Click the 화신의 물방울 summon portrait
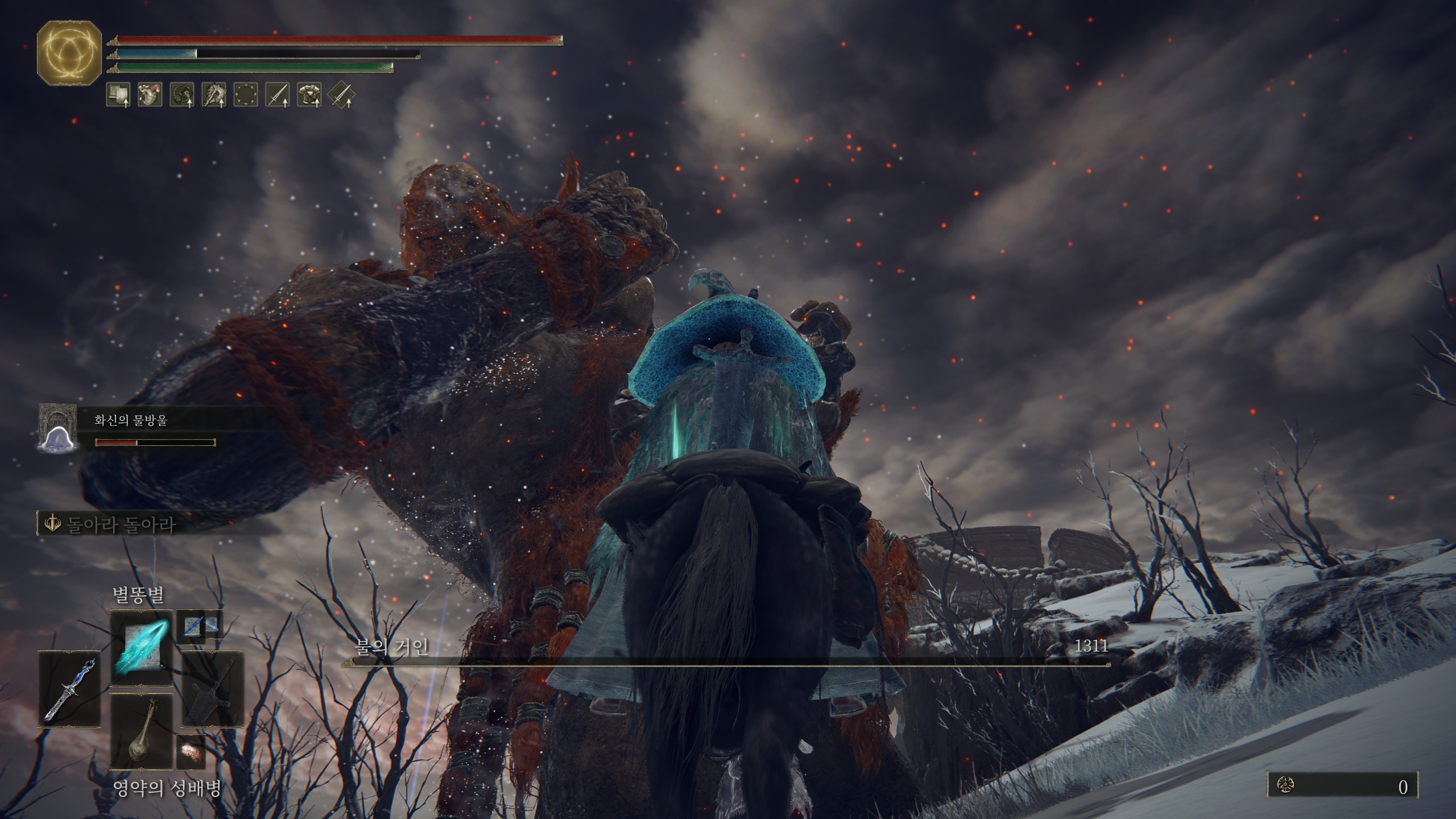1456x819 pixels. click(57, 428)
